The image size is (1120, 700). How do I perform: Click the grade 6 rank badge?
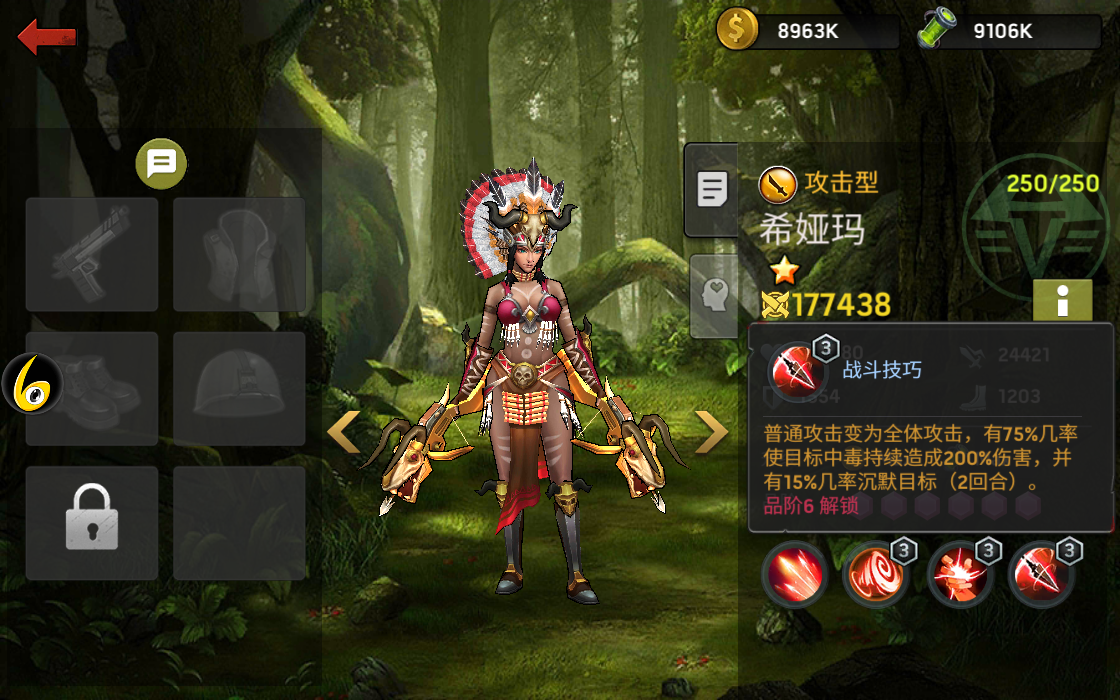(x=31, y=384)
